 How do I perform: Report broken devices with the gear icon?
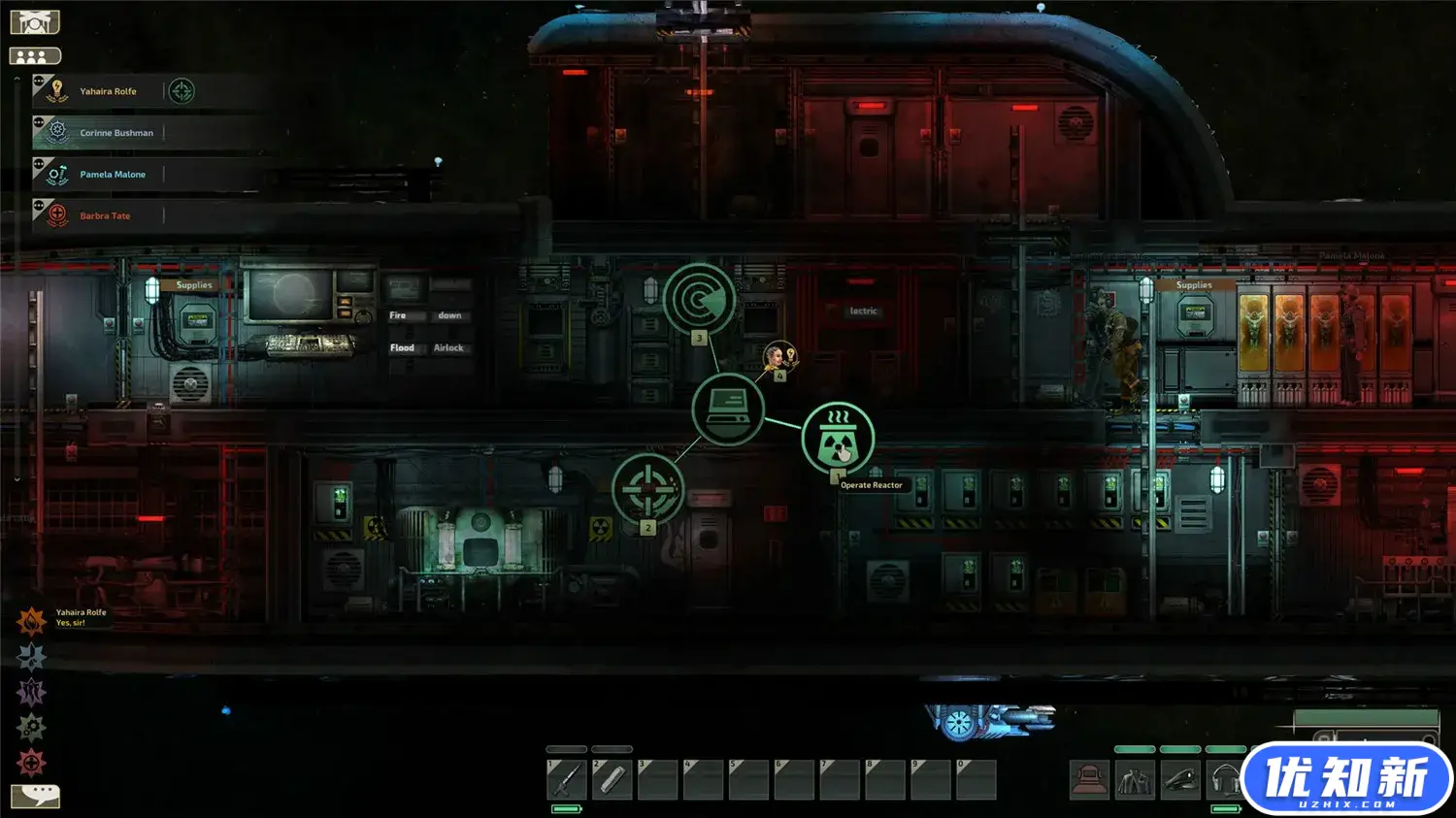(31, 727)
